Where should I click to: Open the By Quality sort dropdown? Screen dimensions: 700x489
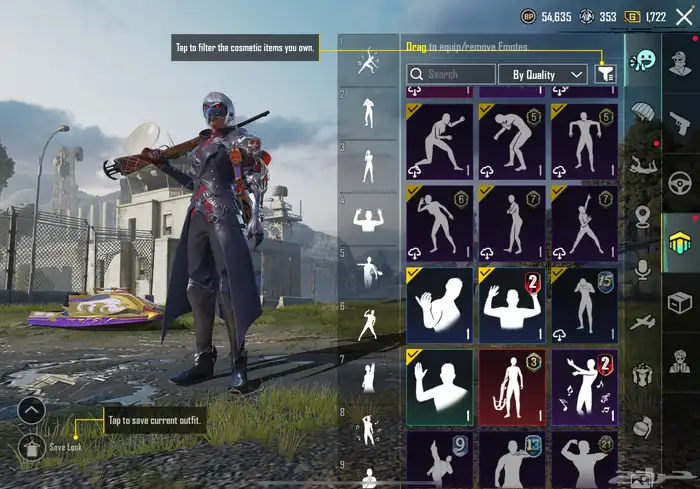(x=542, y=74)
